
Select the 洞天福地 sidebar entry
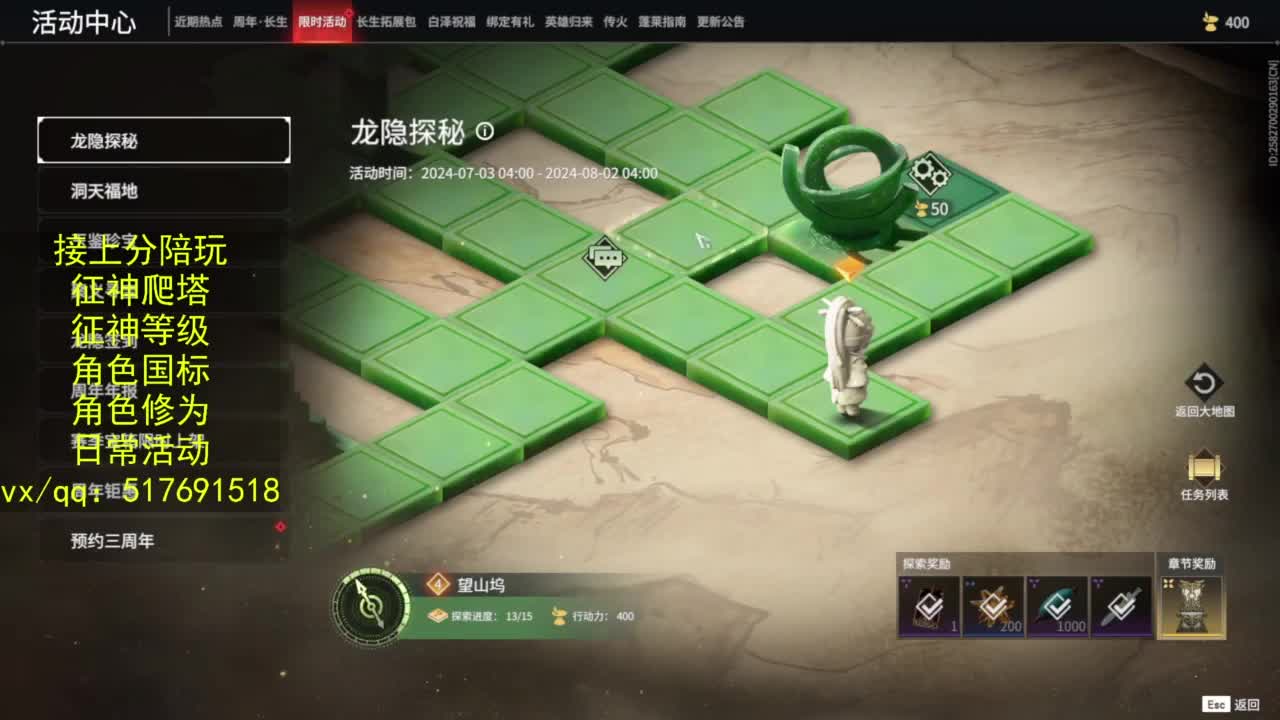[162, 189]
